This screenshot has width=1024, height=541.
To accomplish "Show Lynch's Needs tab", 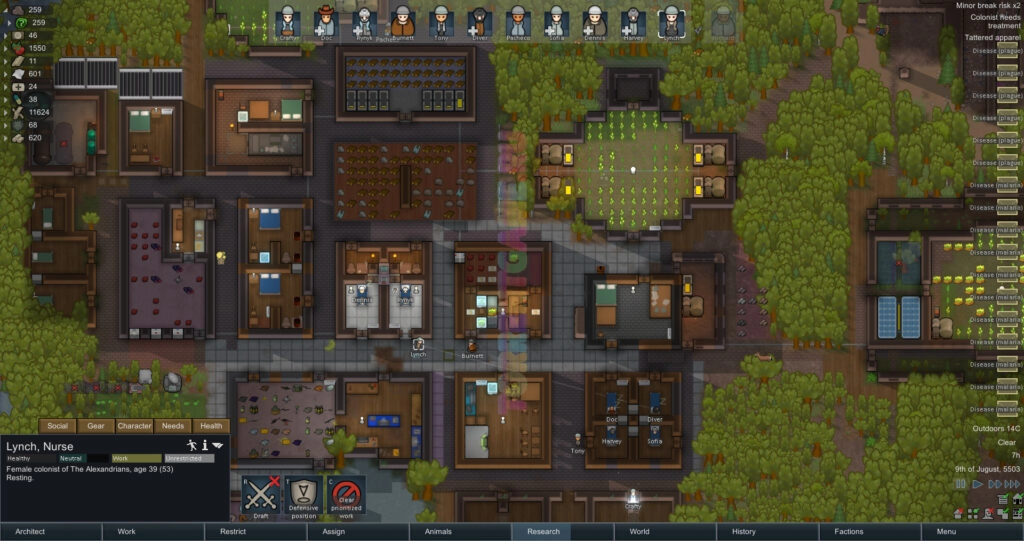I will tap(171, 426).
